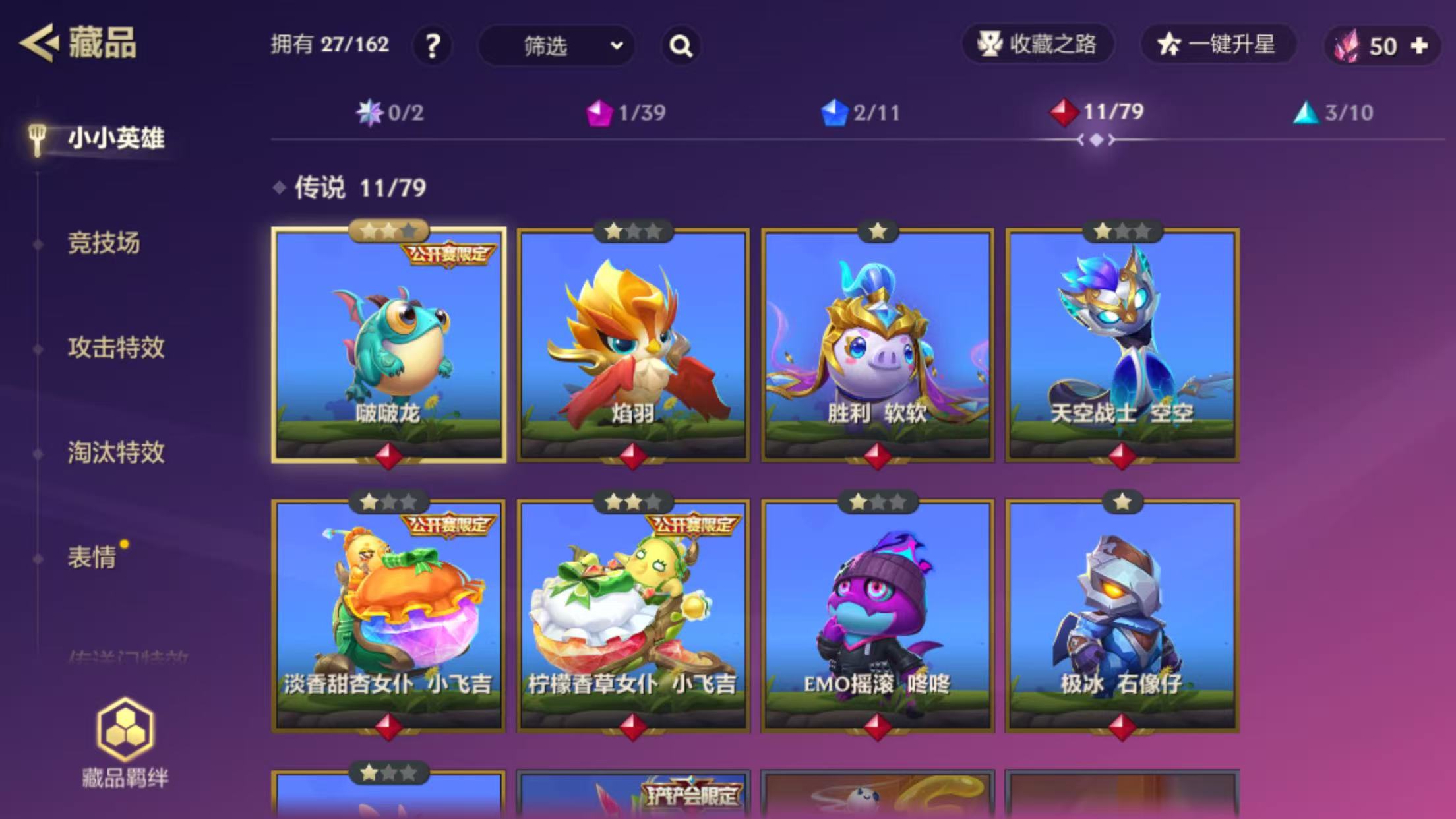1456x819 pixels.
Task: Go back from the 藏品 screen
Action: pos(38,44)
